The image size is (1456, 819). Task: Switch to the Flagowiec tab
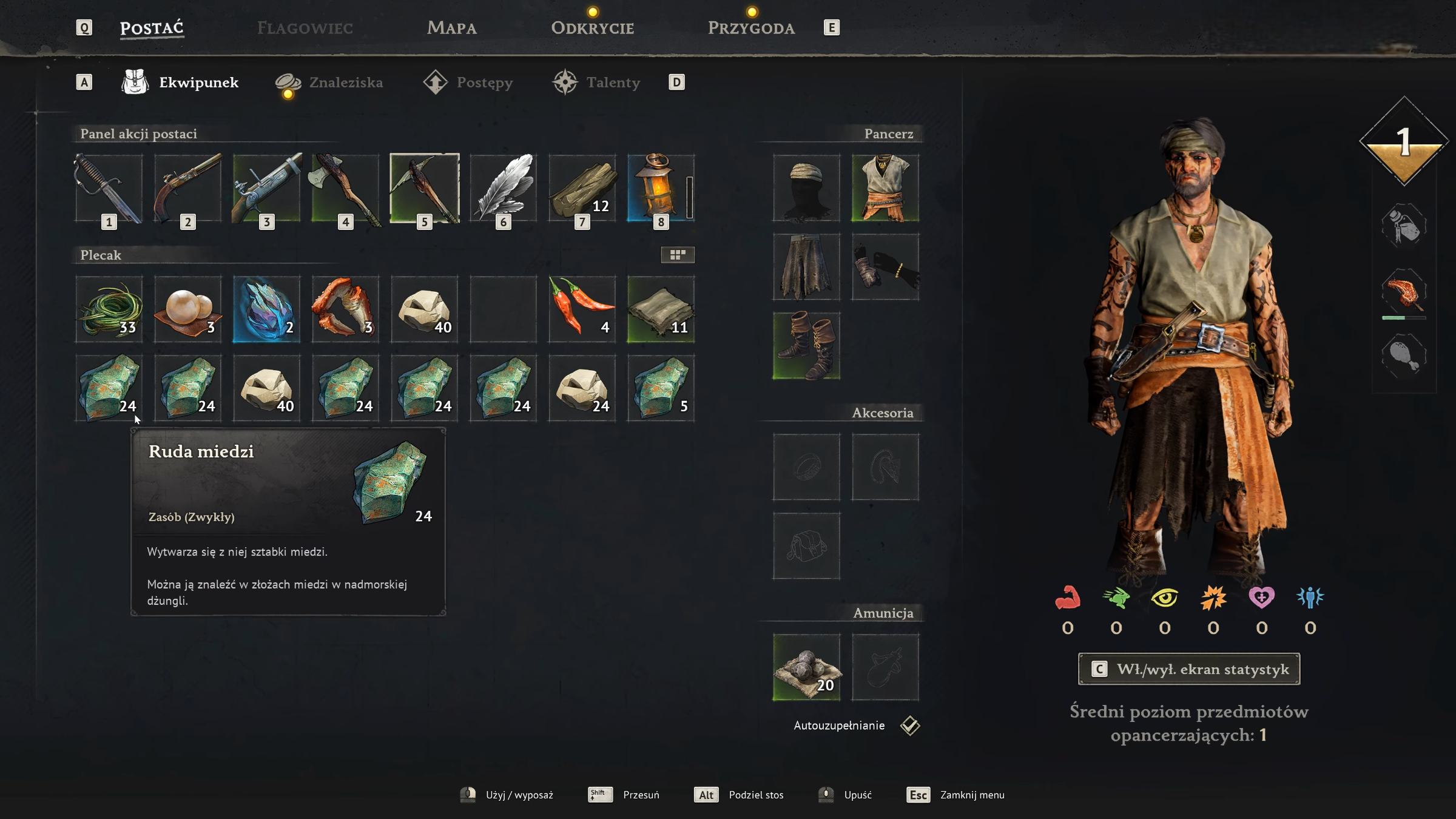305,28
